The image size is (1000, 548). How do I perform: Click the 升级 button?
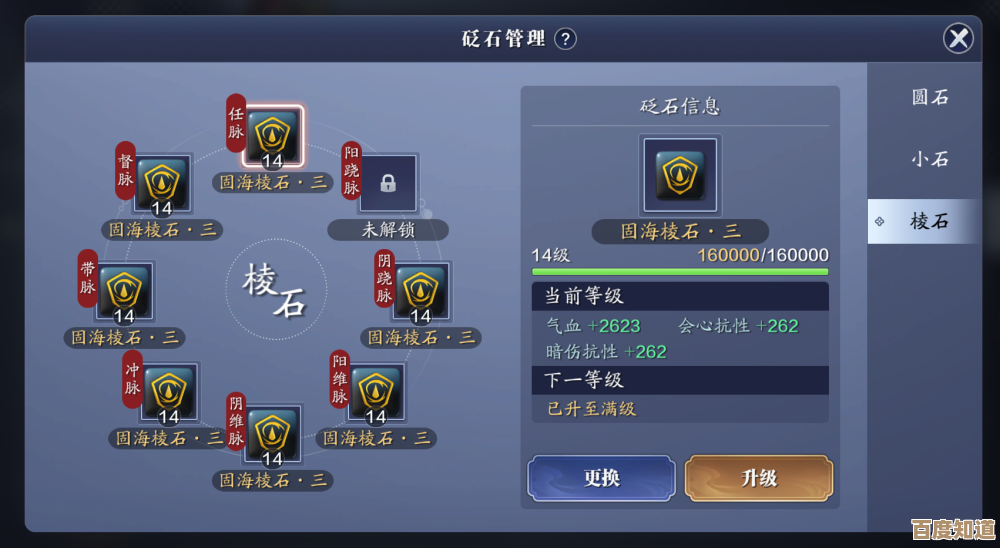point(758,478)
